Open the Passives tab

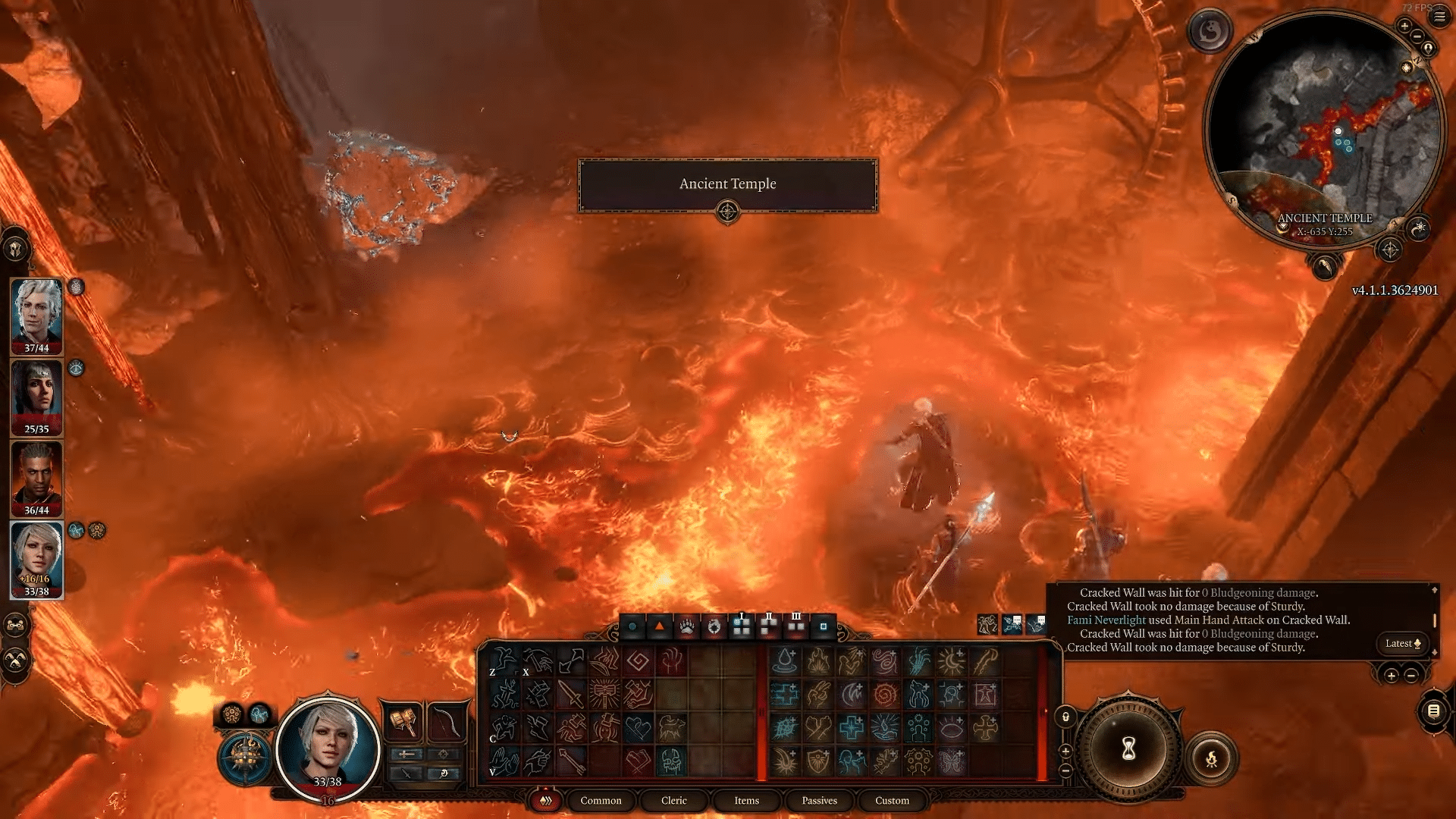click(820, 801)
